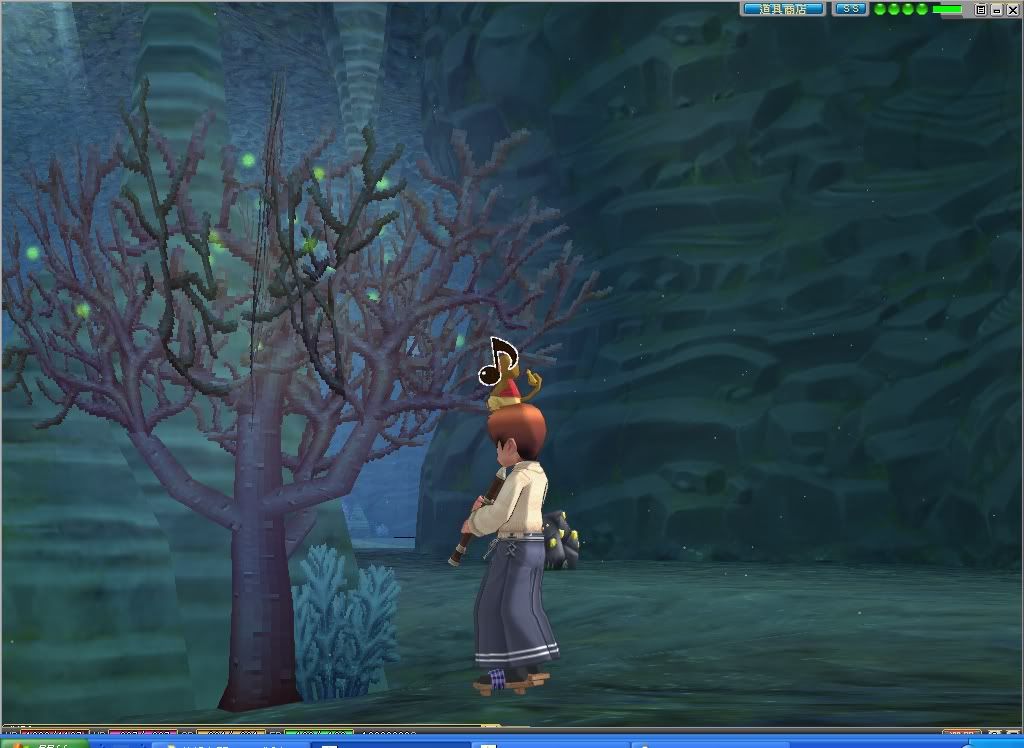Open the 道具商店 item shop

pyautogui.click(x=783, y=9)
